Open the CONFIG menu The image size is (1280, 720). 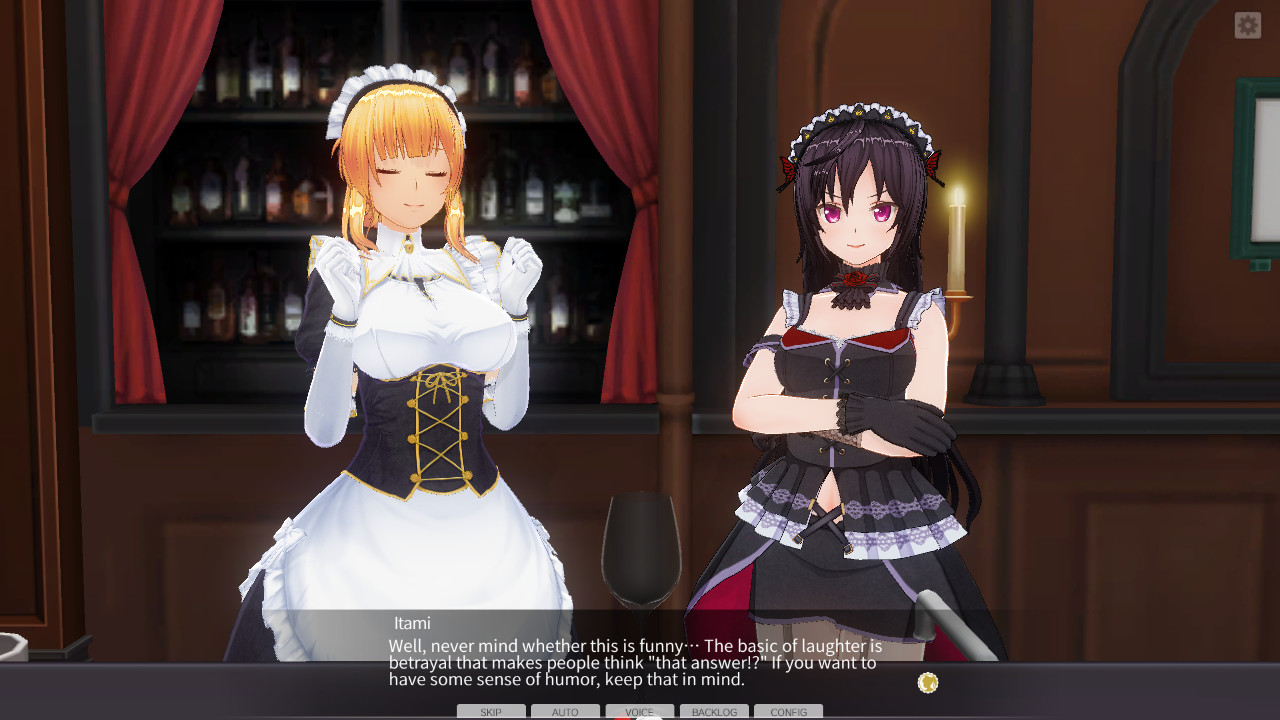(x=789, y=712)
